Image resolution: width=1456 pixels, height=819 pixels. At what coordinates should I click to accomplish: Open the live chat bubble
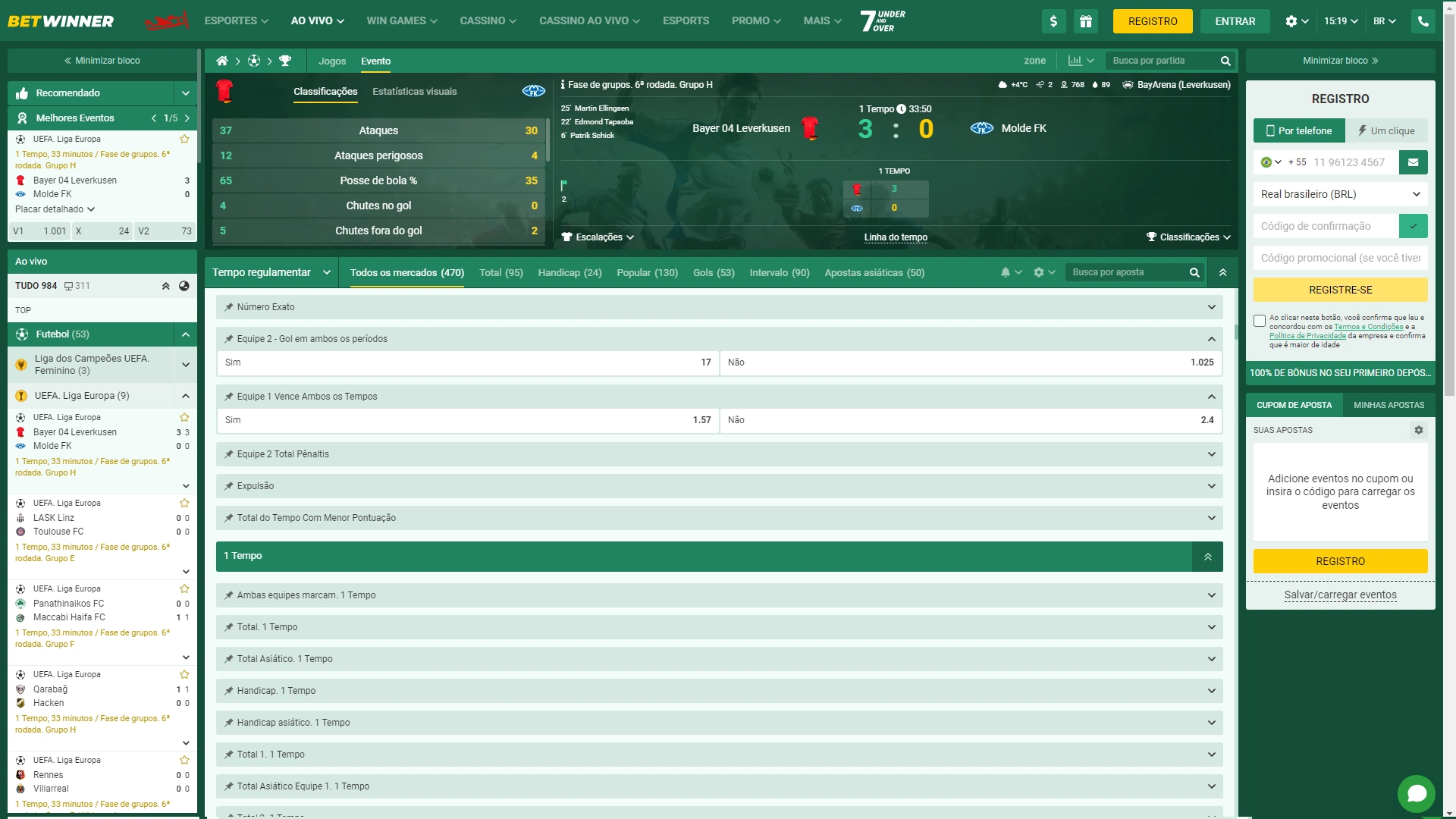coord(1416,794)
